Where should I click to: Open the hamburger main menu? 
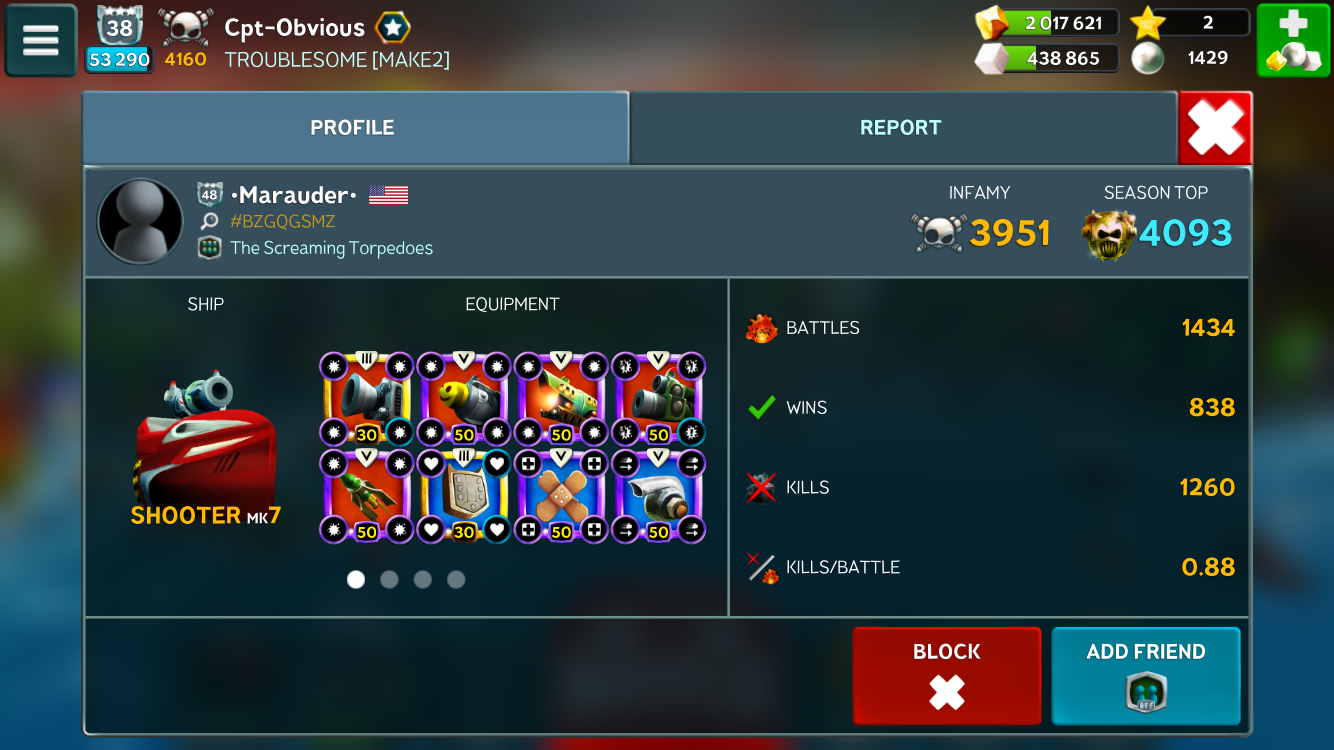coord(41,40)
